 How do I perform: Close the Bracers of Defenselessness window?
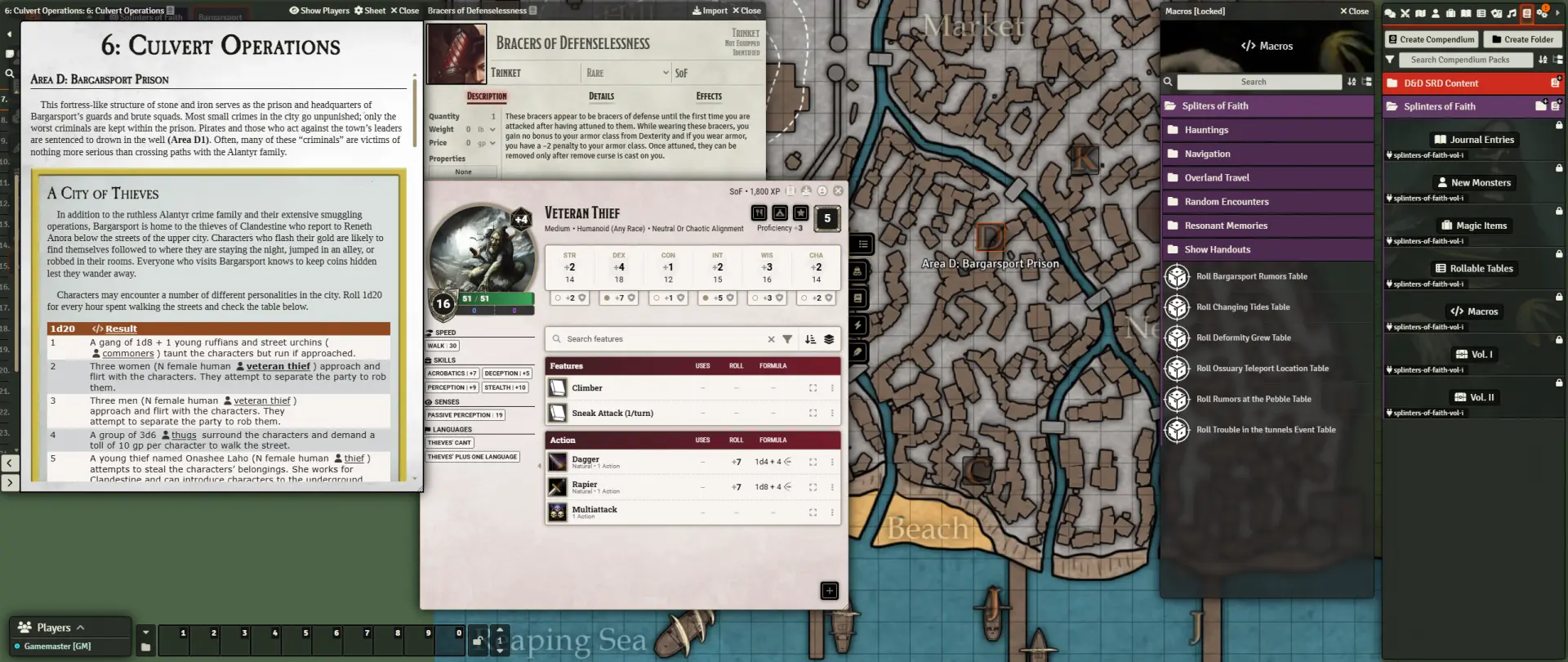pos(746,11)
